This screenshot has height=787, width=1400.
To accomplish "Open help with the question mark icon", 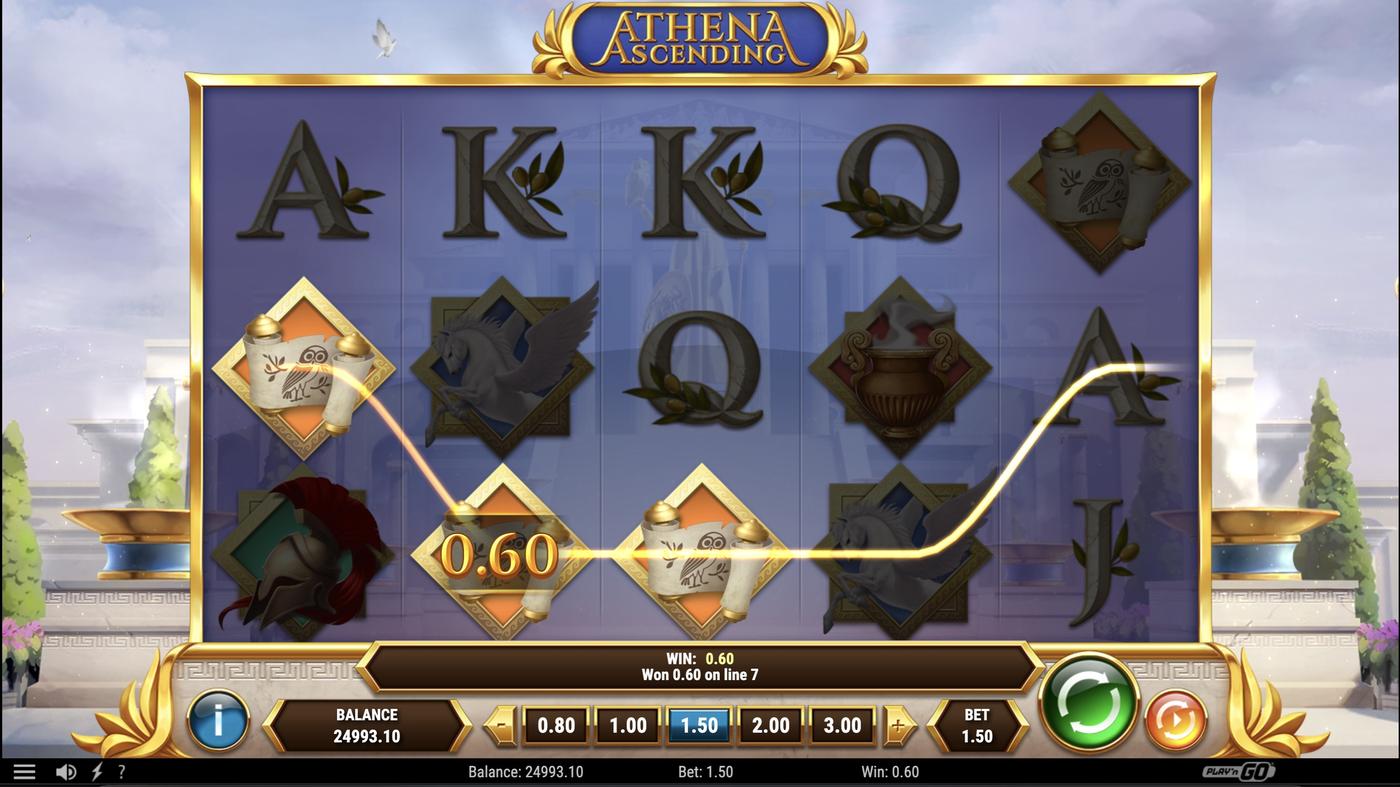I will click(121, 770).
